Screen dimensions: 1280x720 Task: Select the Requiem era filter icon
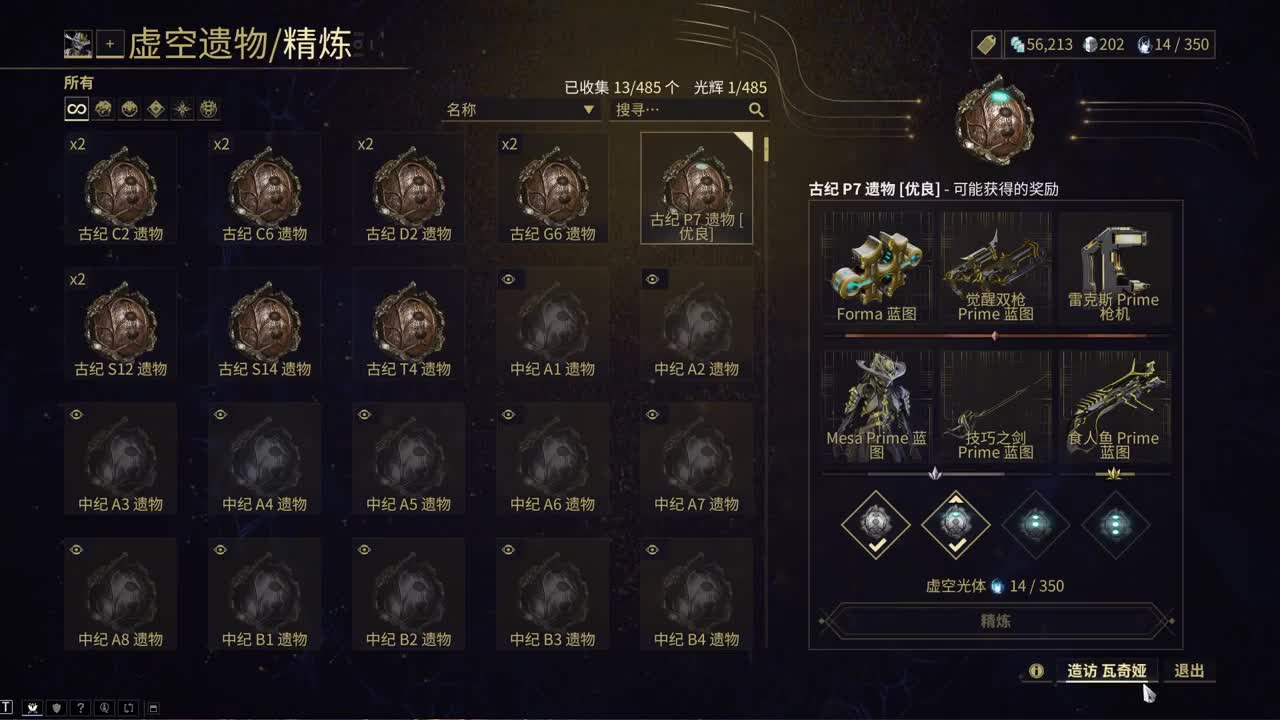coord(209,109)
